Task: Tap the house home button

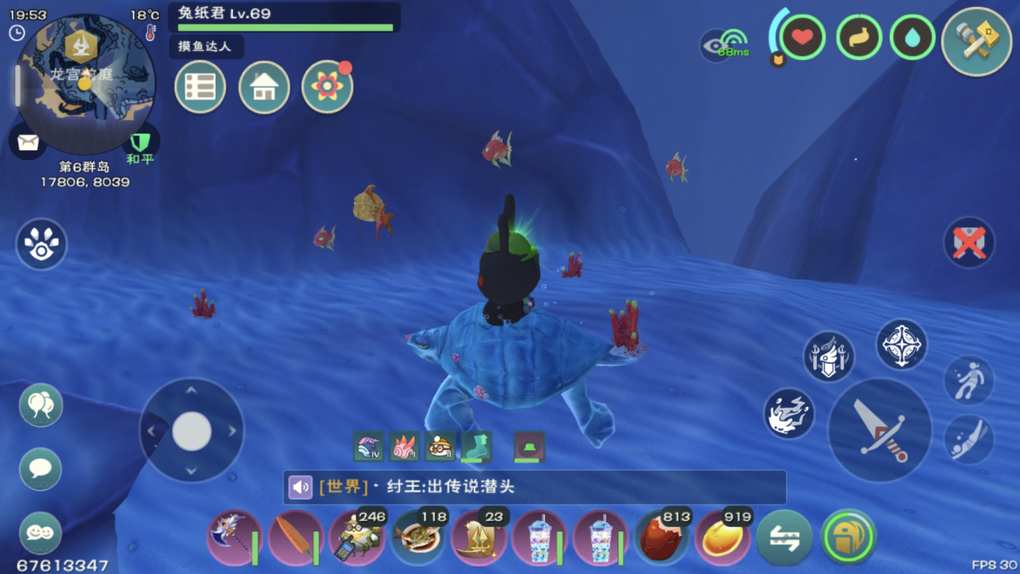Action: [264, 88]
